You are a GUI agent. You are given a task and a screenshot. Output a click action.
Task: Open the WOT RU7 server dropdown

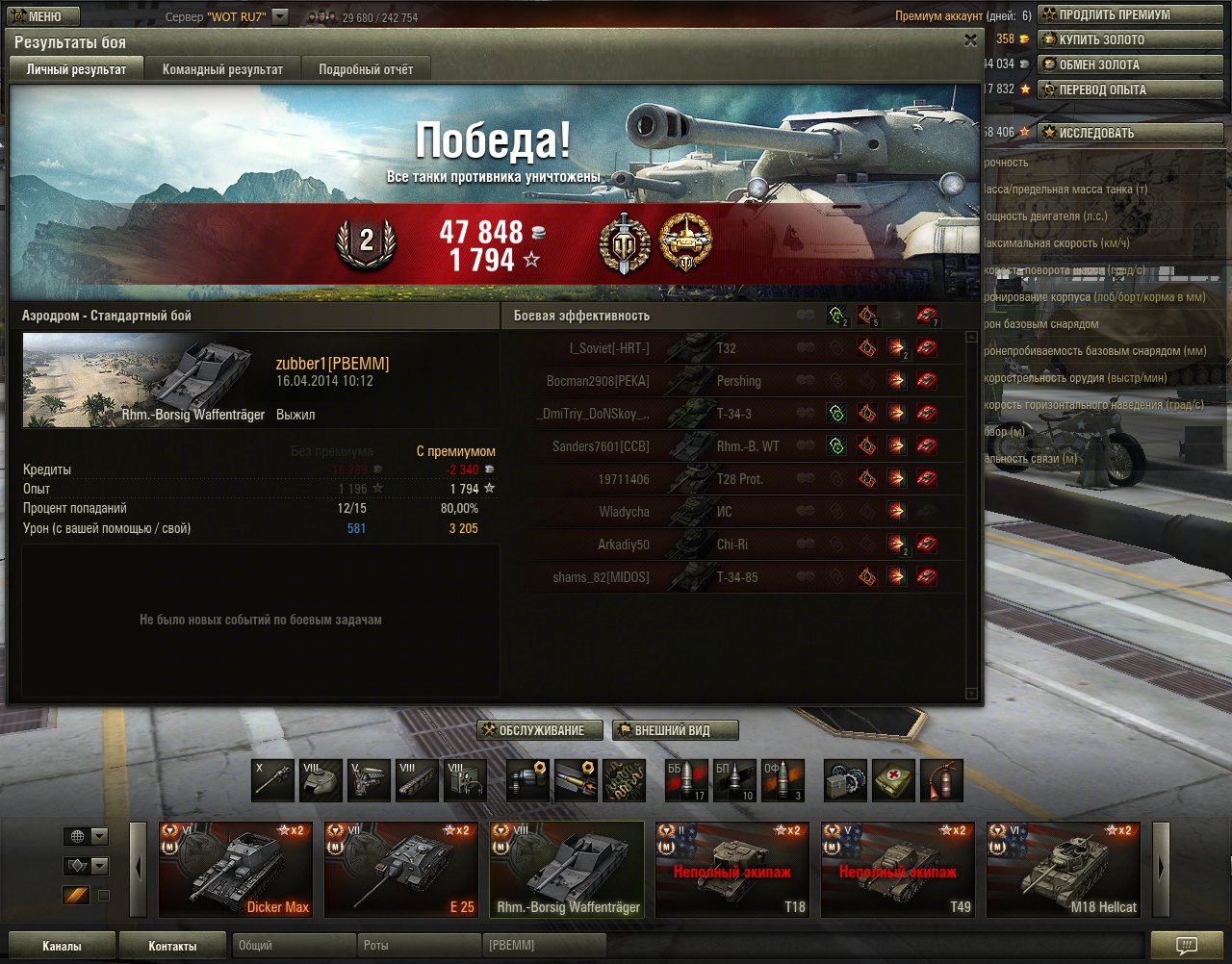(x=280, y=16)
